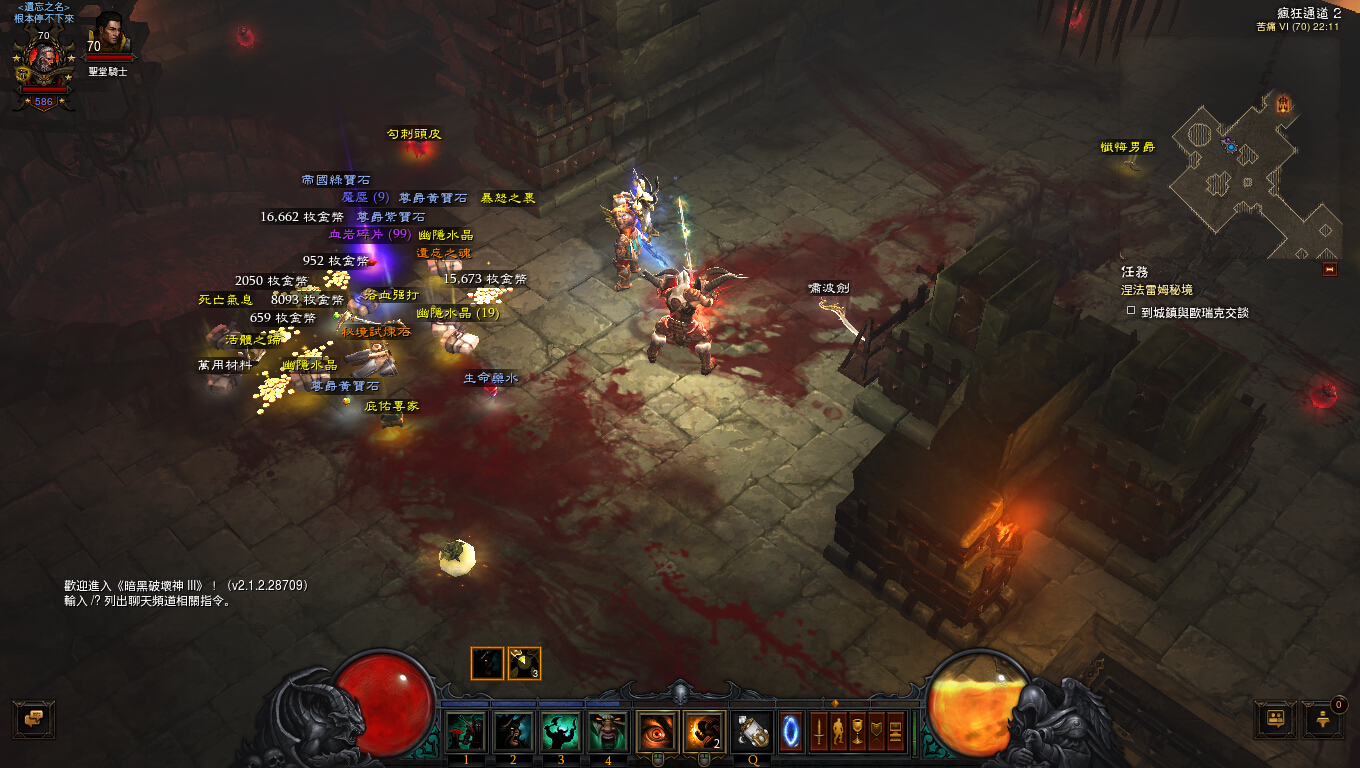Cast the green axe-wielder silhouette skill
The width and height of the screenshot is (1360, 768).
point(560,732)
